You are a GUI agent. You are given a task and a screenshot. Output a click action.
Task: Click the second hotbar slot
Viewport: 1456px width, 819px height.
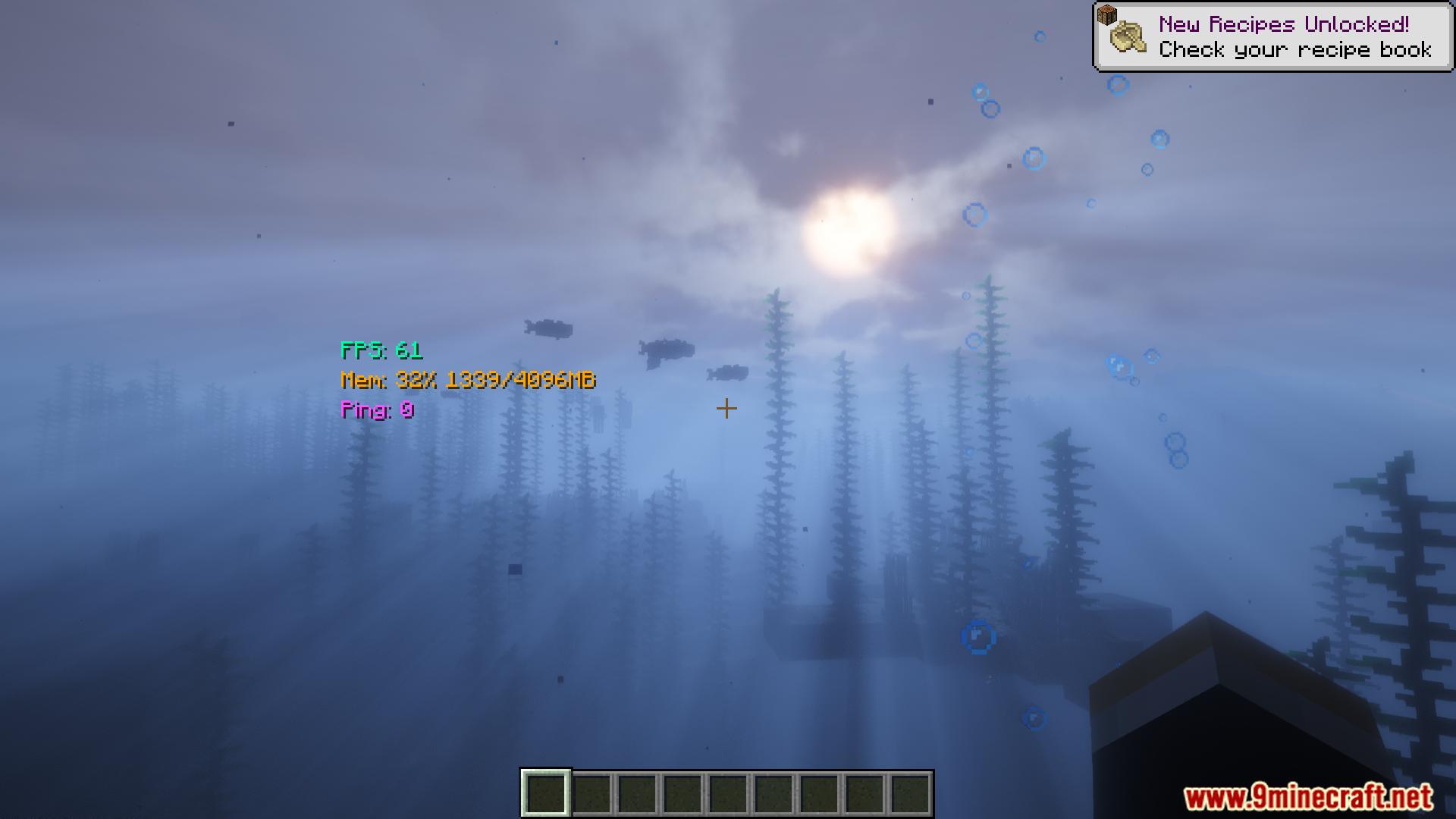591,793
